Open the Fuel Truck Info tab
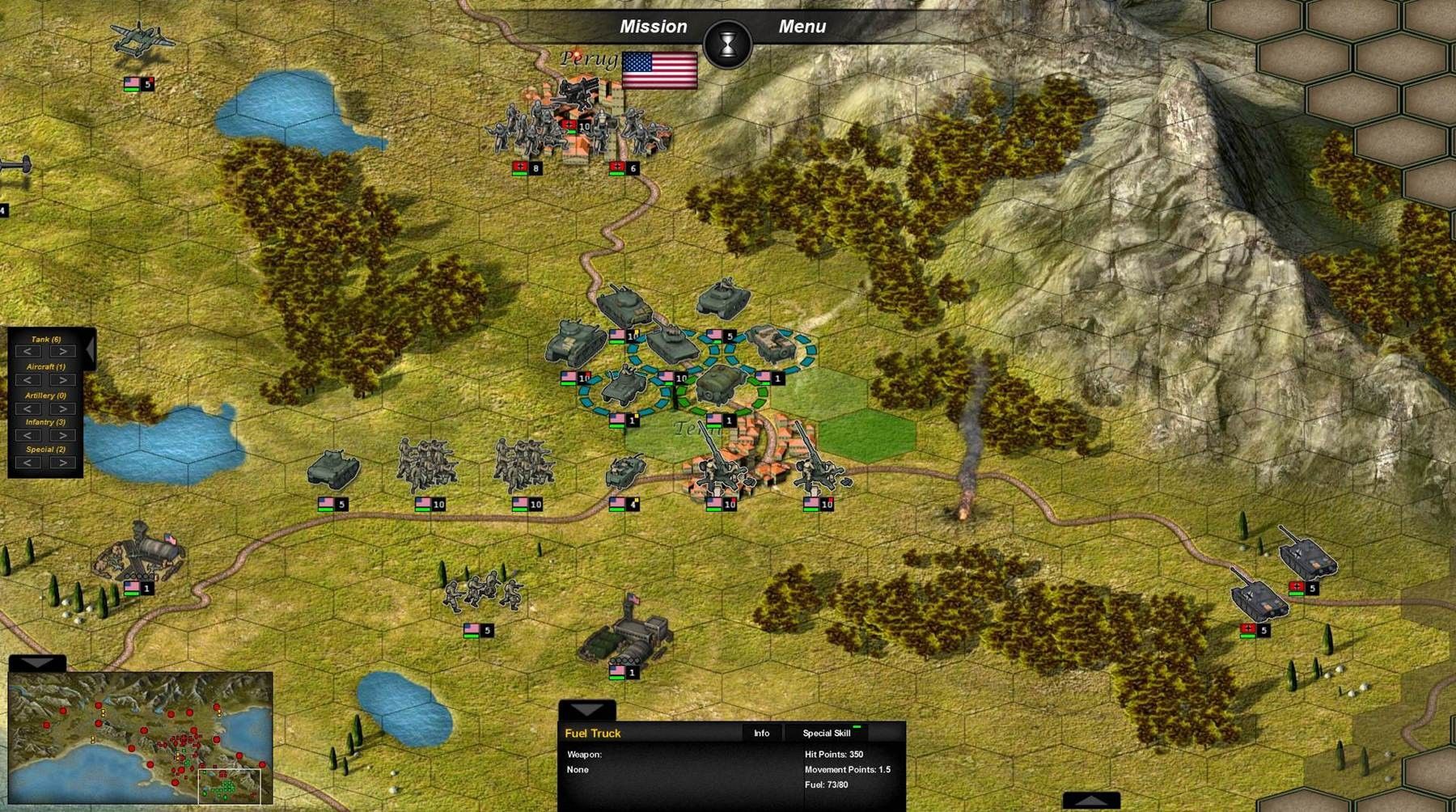 coord(761,733)
